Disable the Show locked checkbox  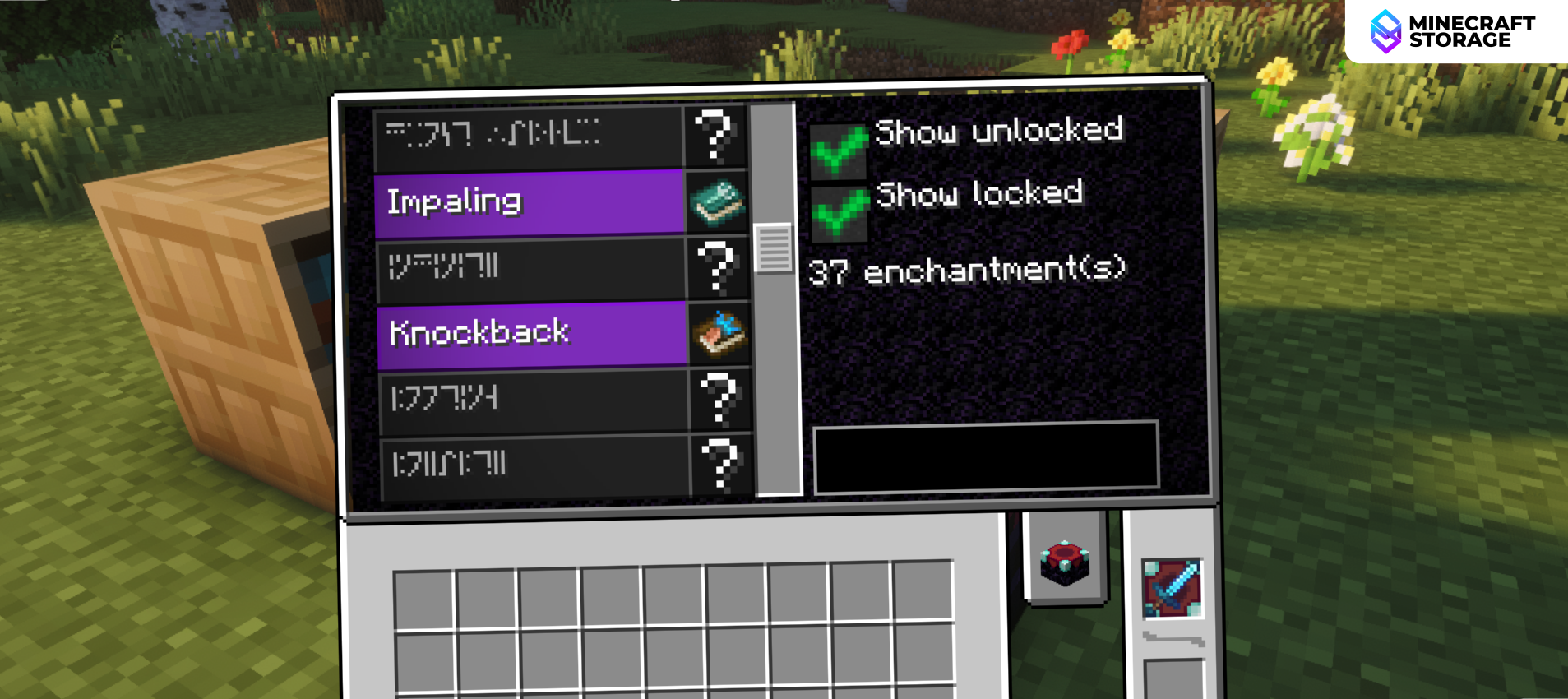pyautogui.click(x=838, y=212)
